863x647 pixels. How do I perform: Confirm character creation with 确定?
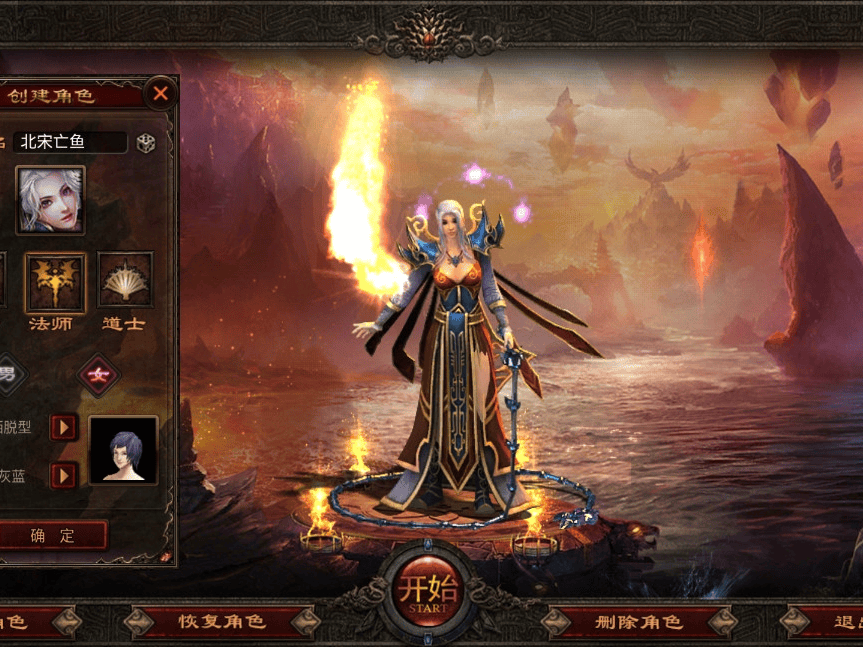pos(52,536)
